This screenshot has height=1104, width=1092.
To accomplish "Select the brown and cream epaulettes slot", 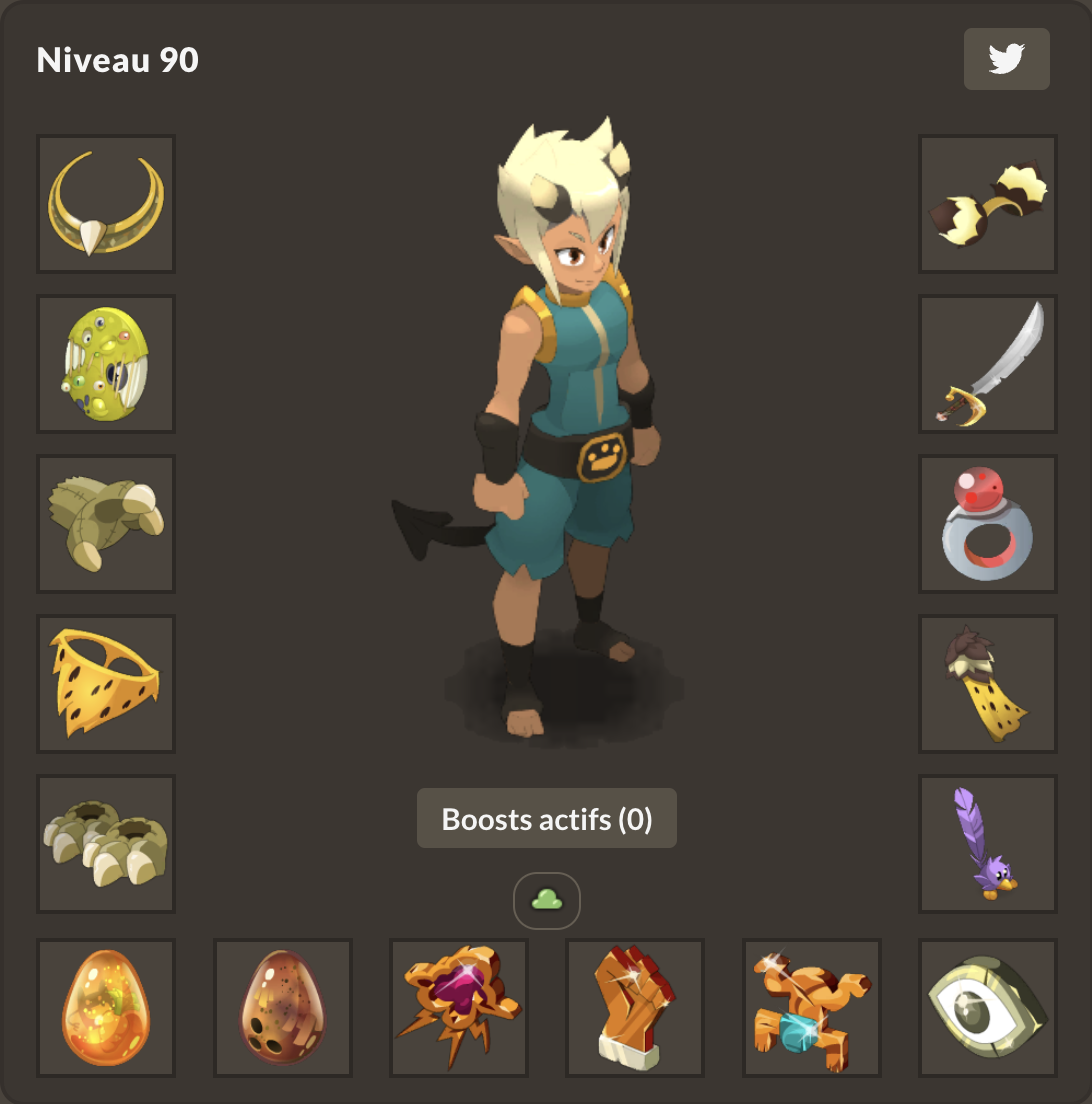I will (x=988, y=204).
